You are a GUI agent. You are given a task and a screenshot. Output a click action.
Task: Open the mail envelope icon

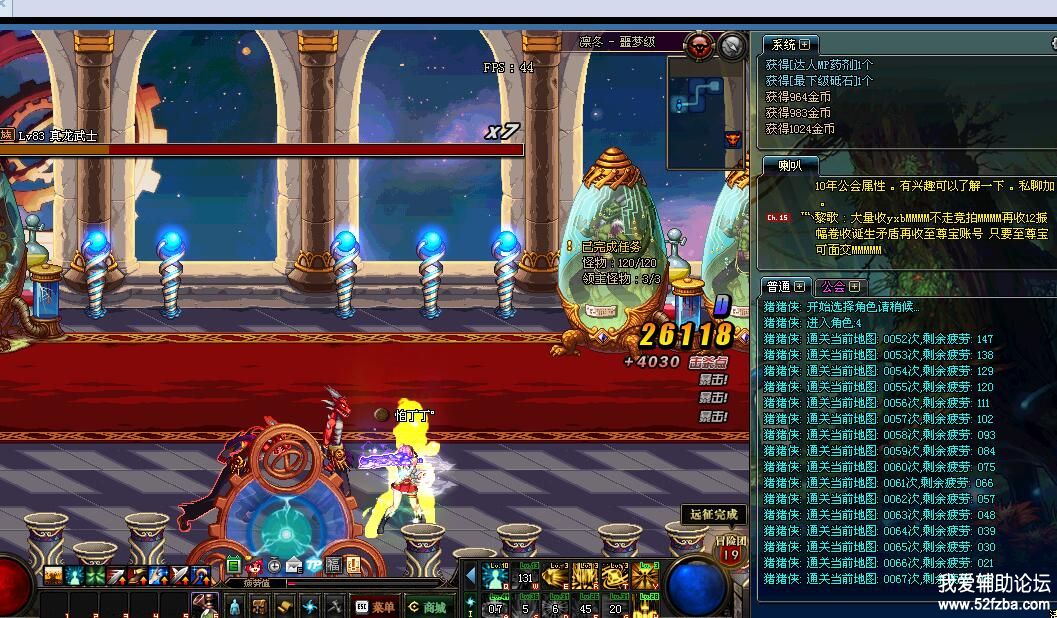[293, 566]
